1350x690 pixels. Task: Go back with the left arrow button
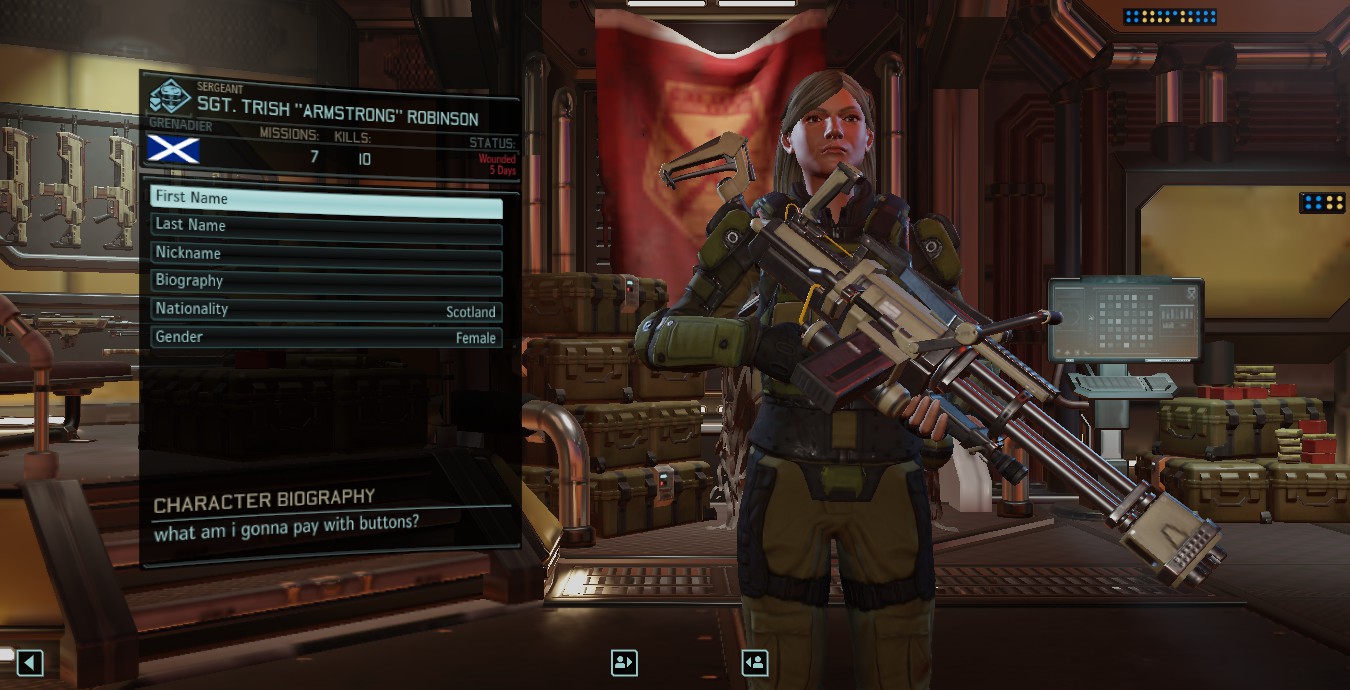tap(30, 662)
